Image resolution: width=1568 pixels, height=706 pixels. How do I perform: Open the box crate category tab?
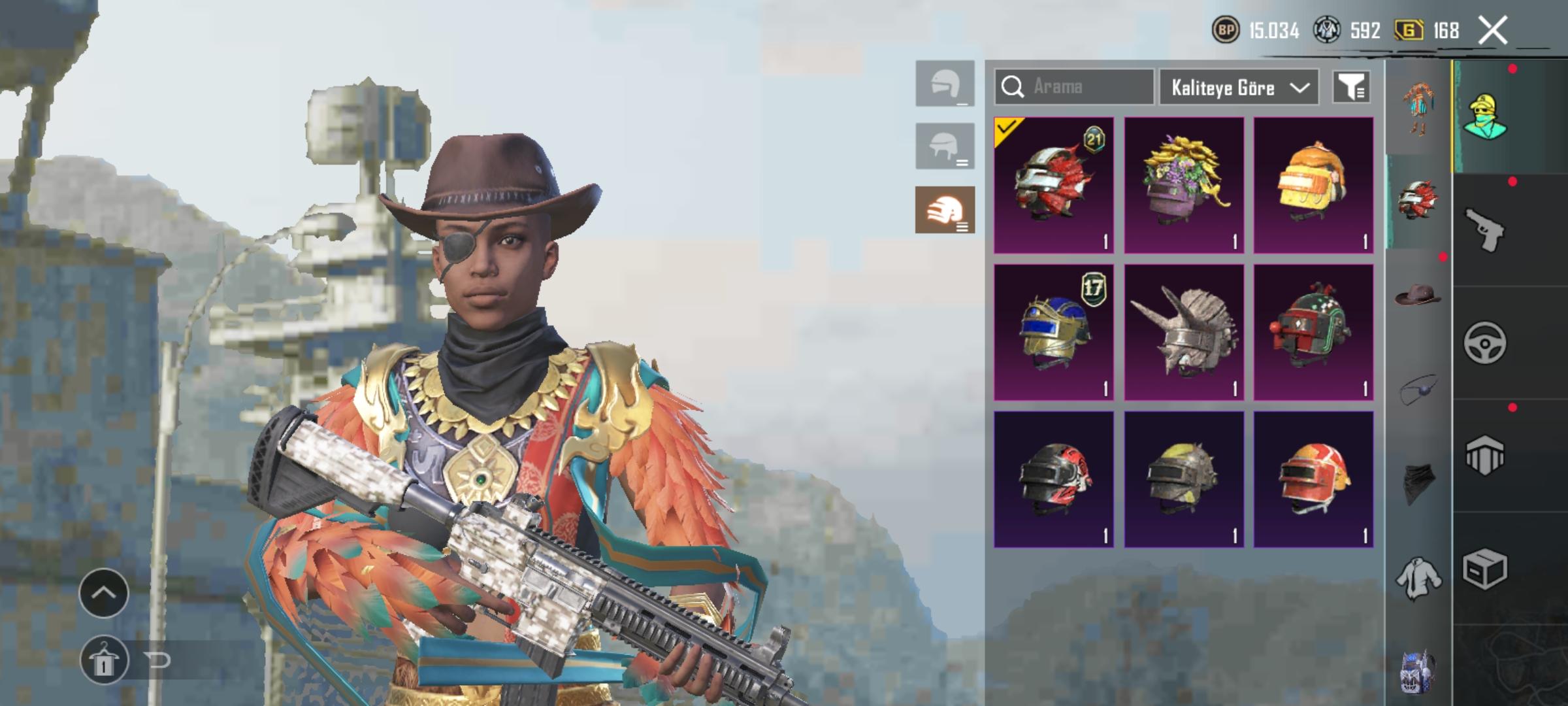pyautogui.click(x=1484, y=569)
